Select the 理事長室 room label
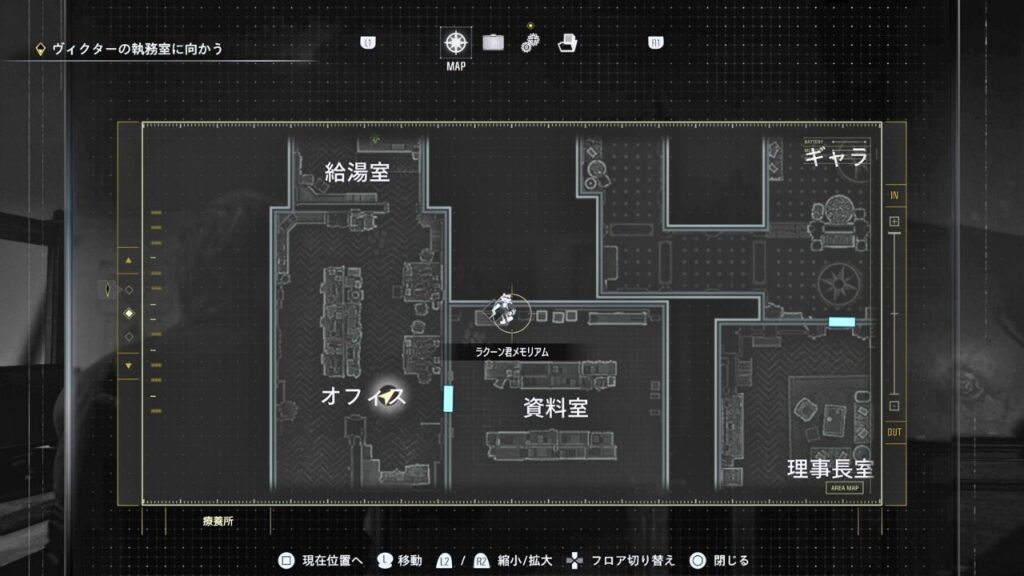 [830, 468]
